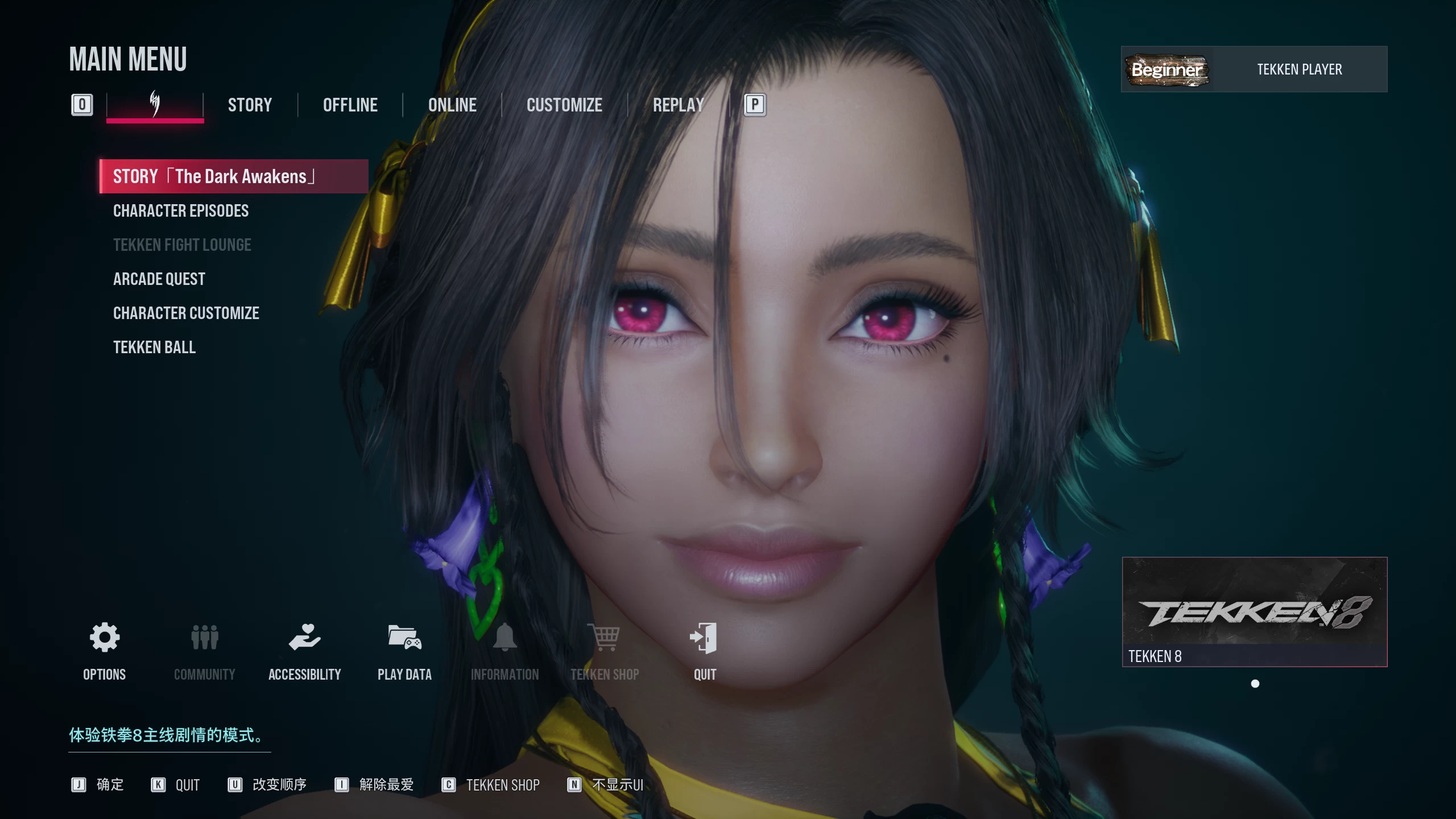The width and height of the screenshot is (1456, 819).
Task: Open TEKKEN BALL mode
Action: 155,347
